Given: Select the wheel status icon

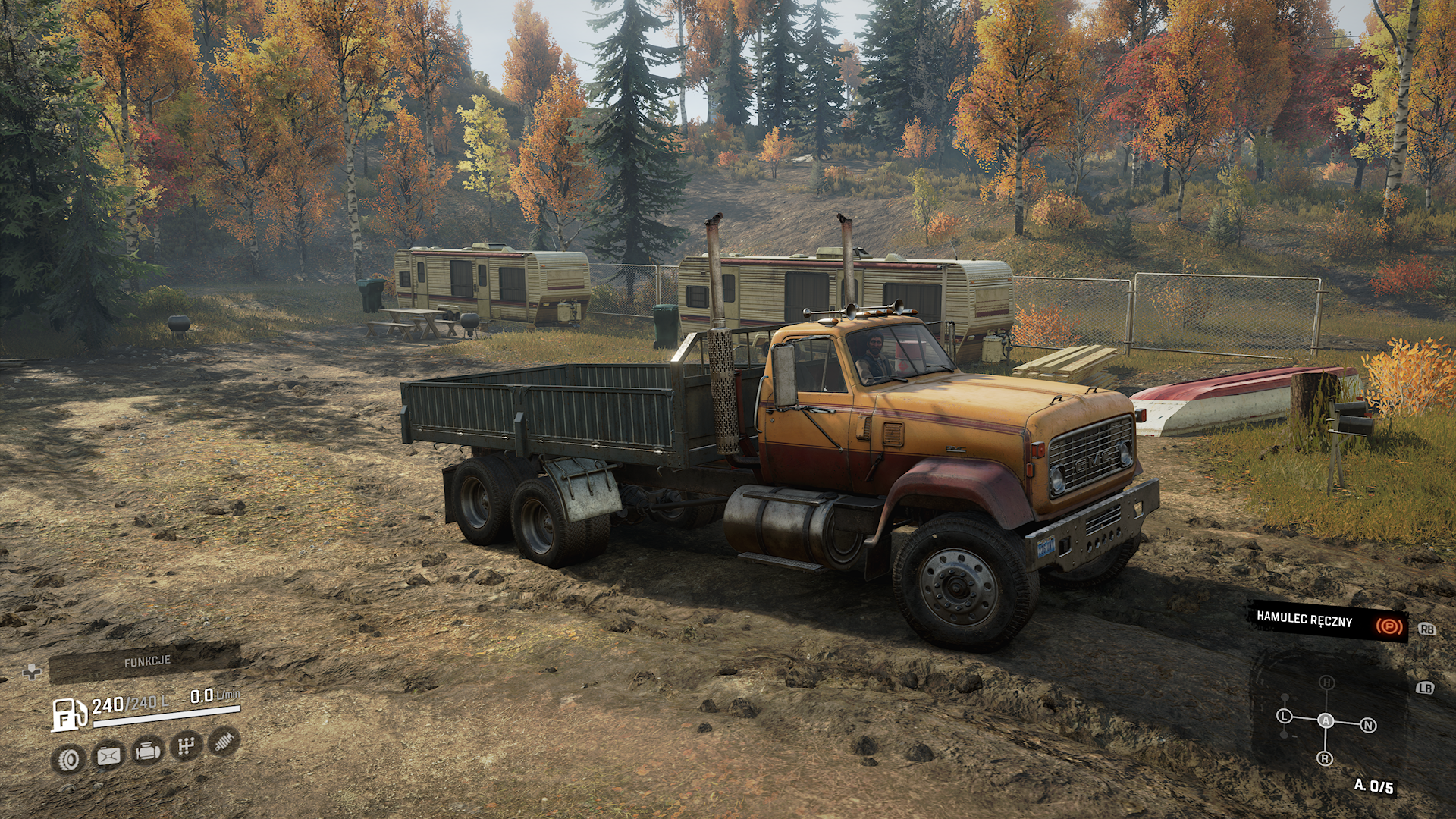Looking at the screenshot, I should click(x=69, y=758).
